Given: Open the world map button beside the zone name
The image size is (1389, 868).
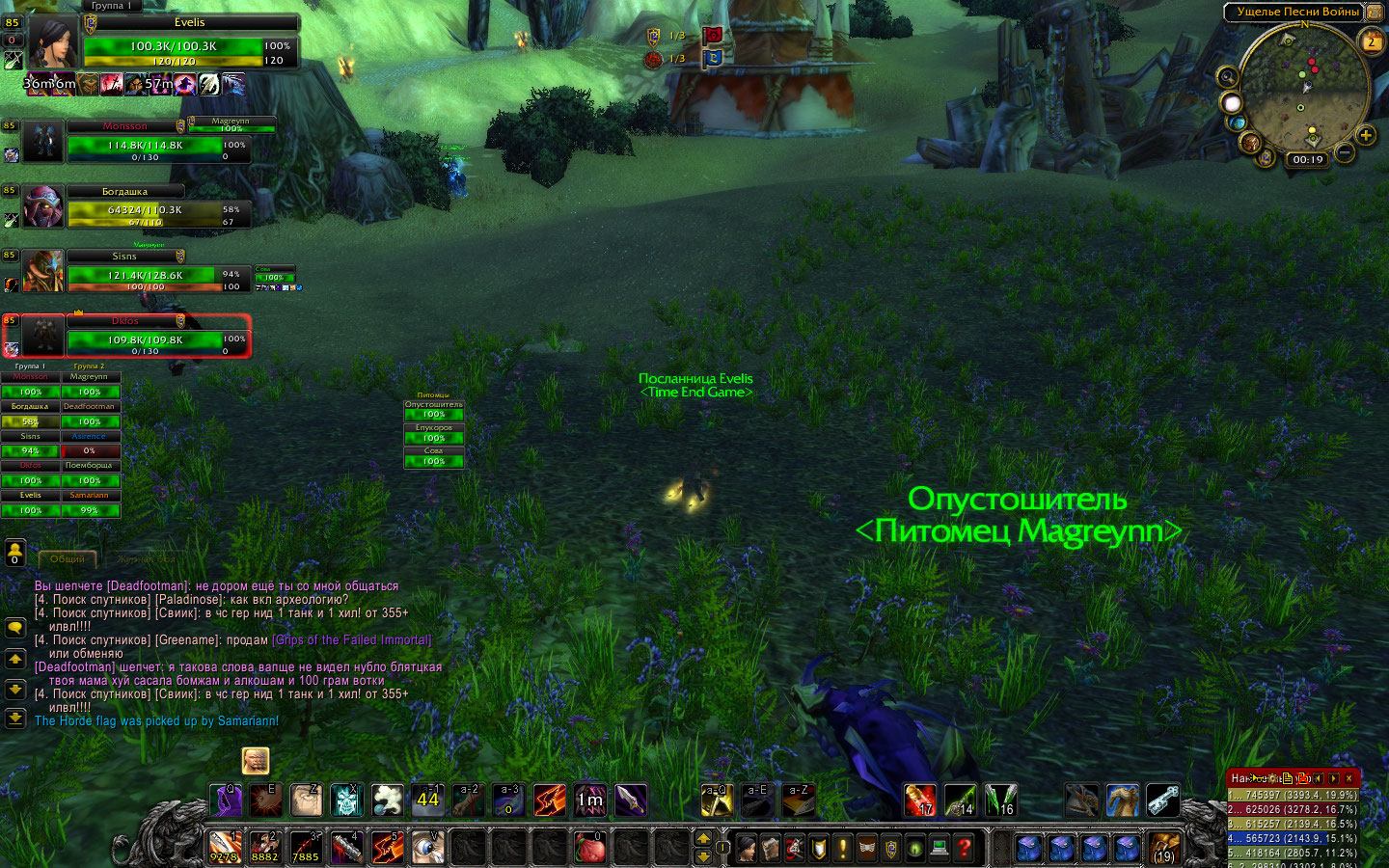Looking at the screenshot, I should click(1374, 13).
